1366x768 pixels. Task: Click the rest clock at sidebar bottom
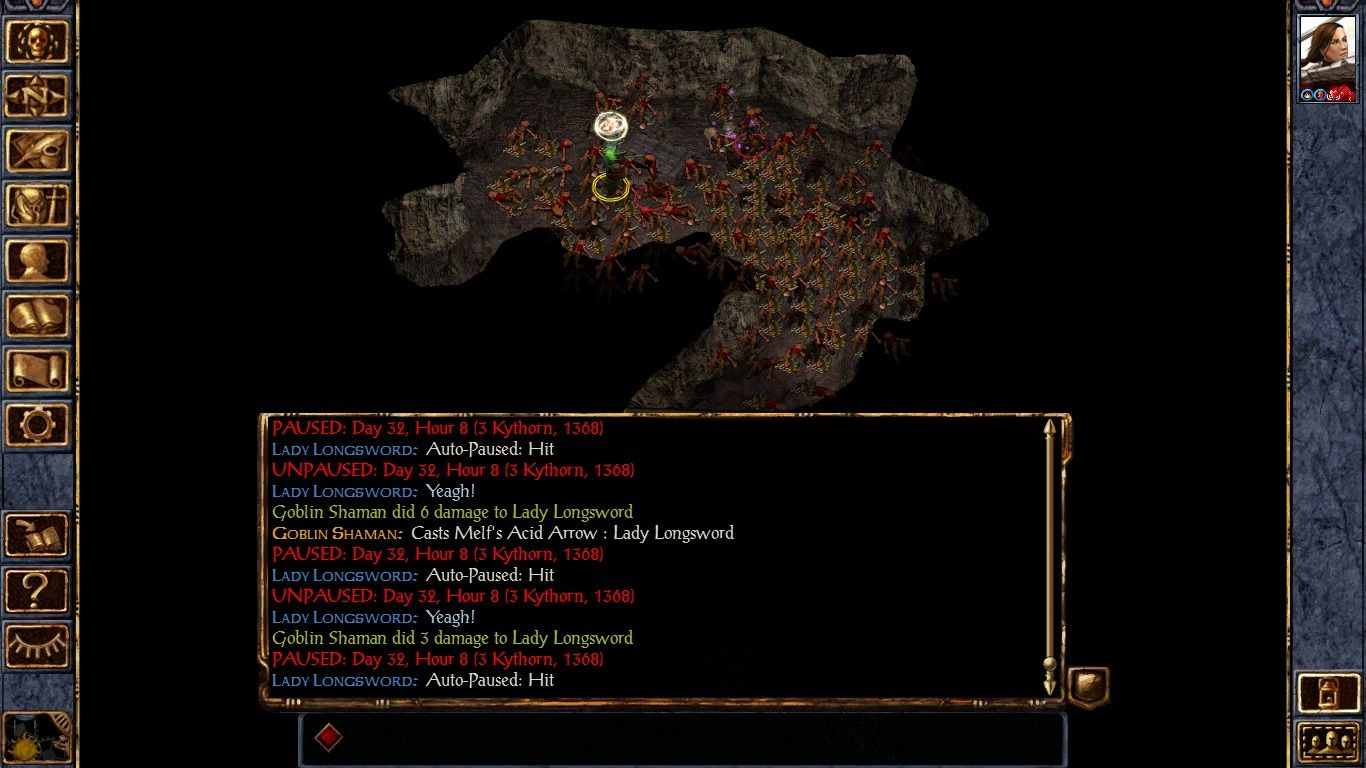37,738
